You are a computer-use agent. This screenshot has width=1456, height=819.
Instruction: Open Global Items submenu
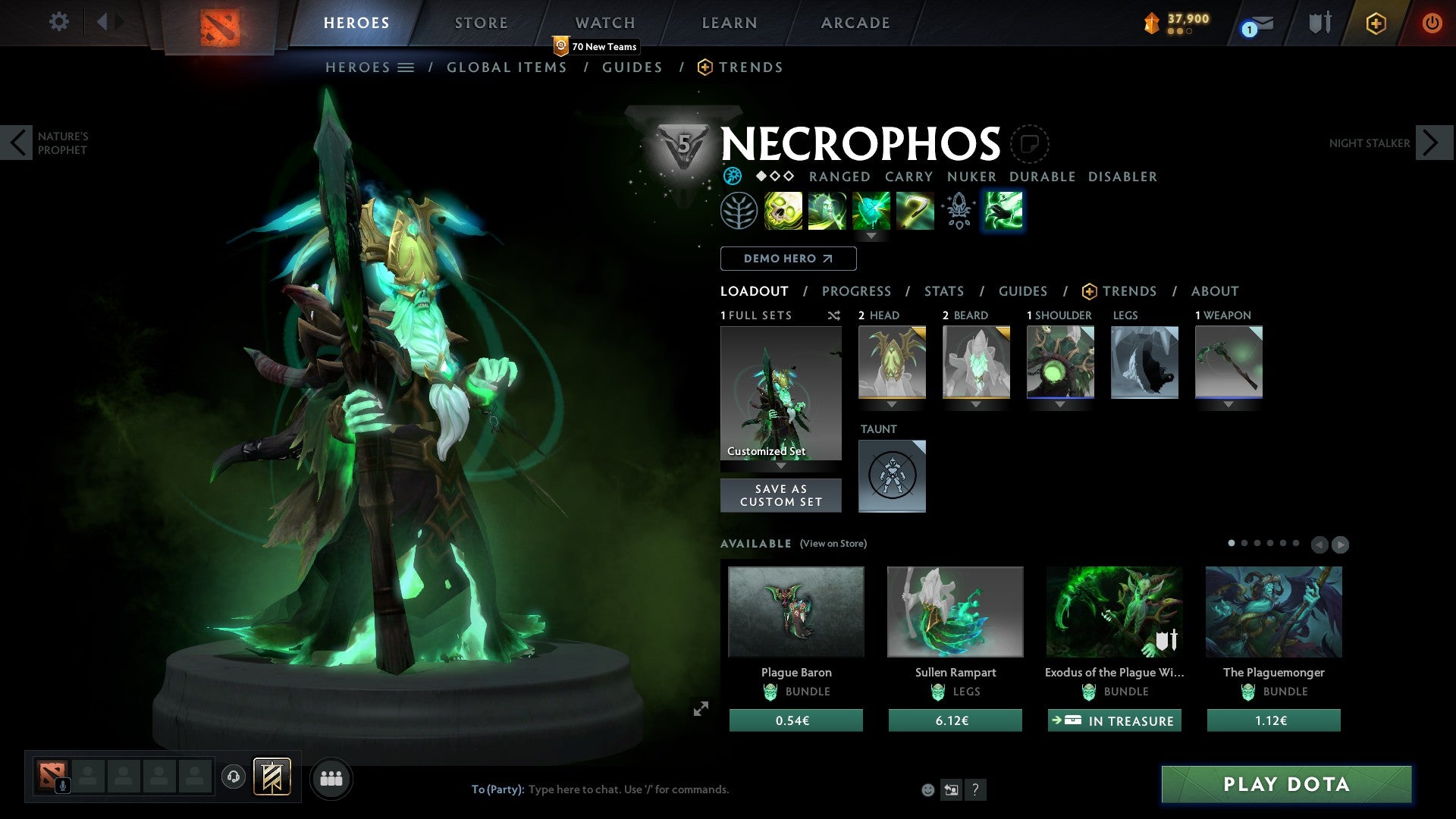[507, 67]
